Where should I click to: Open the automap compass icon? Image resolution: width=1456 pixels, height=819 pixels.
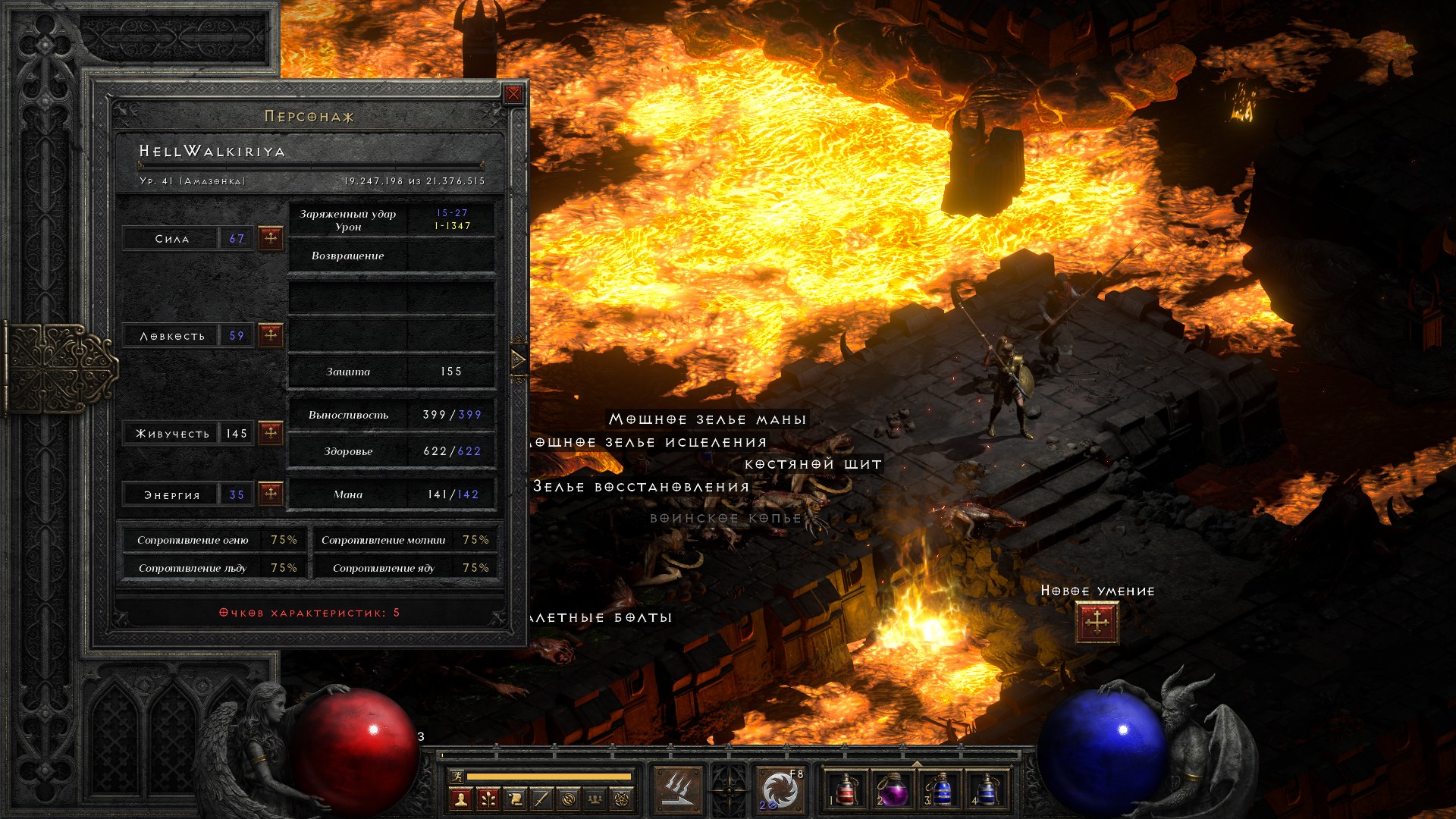[x=569, y=799]
